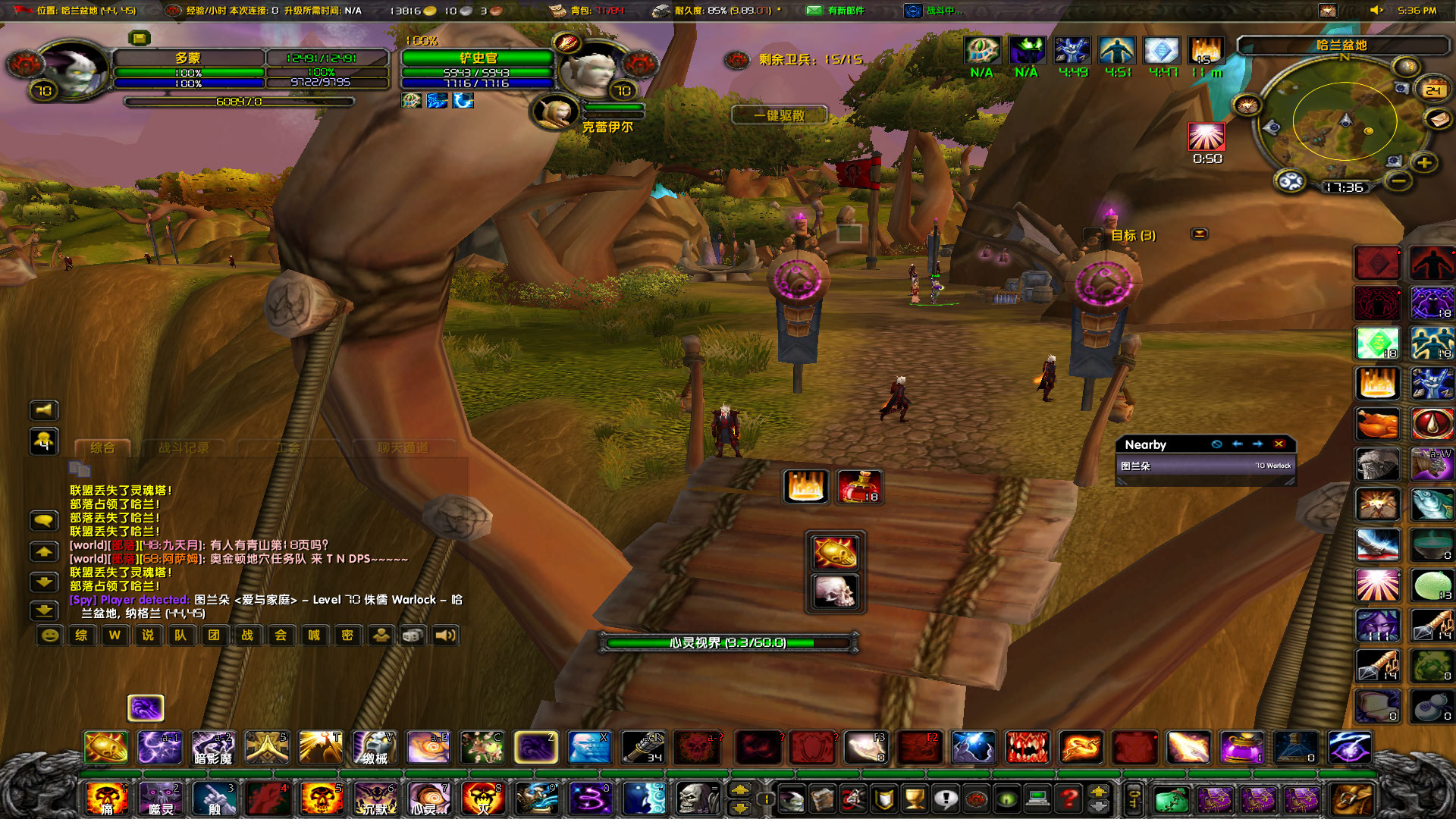Zoom out the minimap using the minus button
This screenshot has height=819, width=1456.
pos(1398,182)
